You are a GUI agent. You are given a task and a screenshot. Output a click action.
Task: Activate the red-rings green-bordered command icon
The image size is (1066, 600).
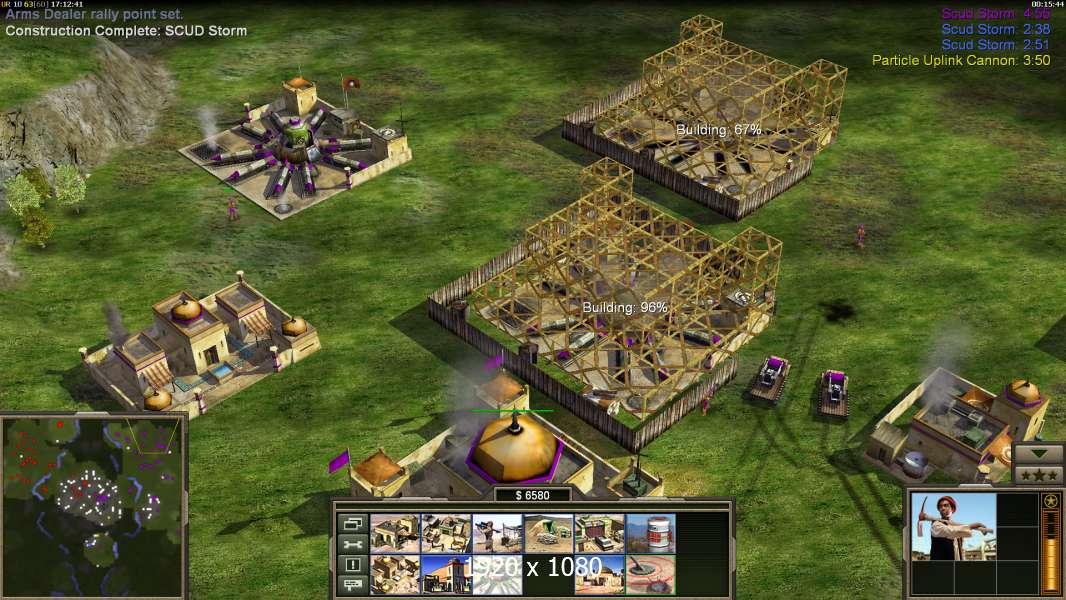pyautogui.click(x=650, y=575)
